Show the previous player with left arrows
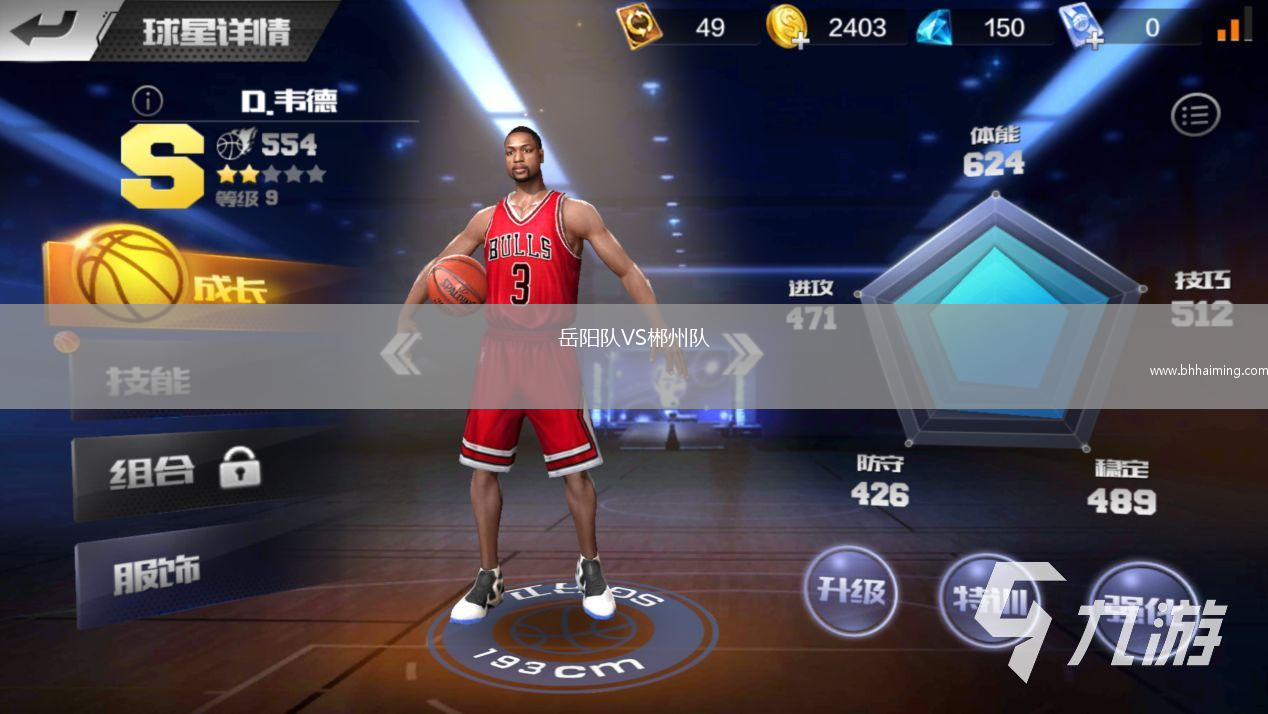1268x714 pixels. [x=401, y=354]
